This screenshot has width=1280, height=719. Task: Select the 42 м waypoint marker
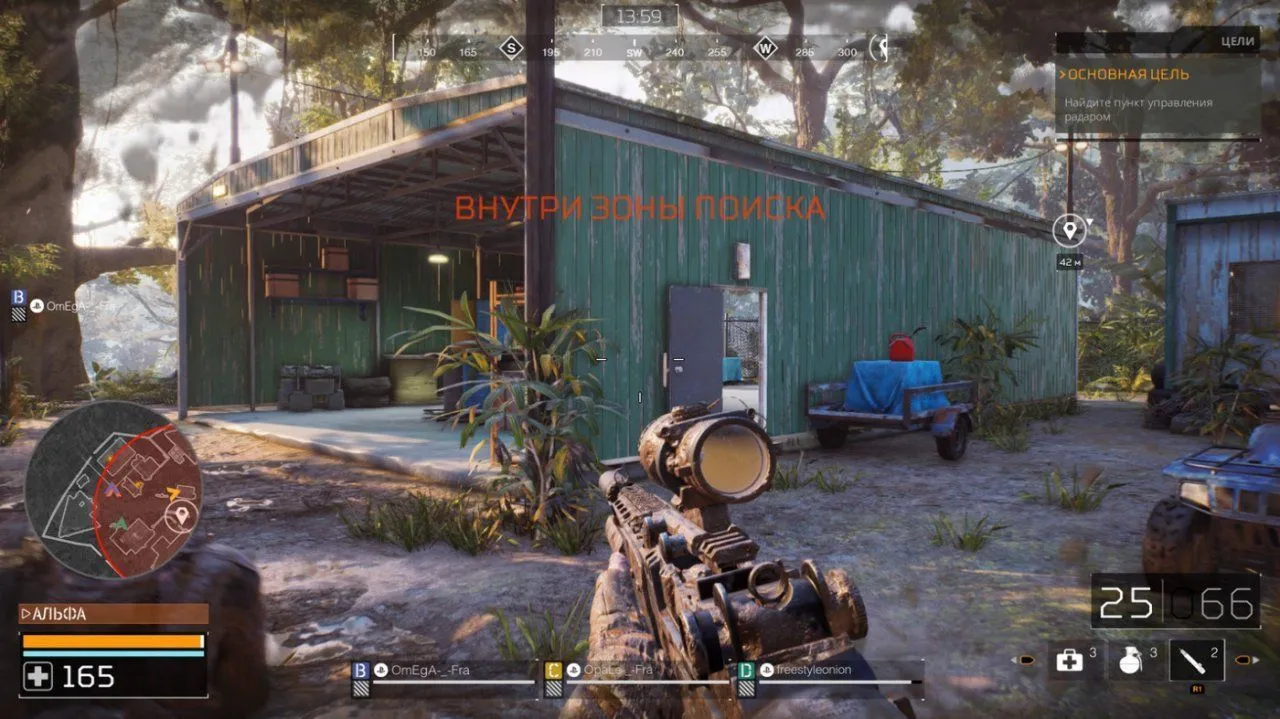point(1069,231)
